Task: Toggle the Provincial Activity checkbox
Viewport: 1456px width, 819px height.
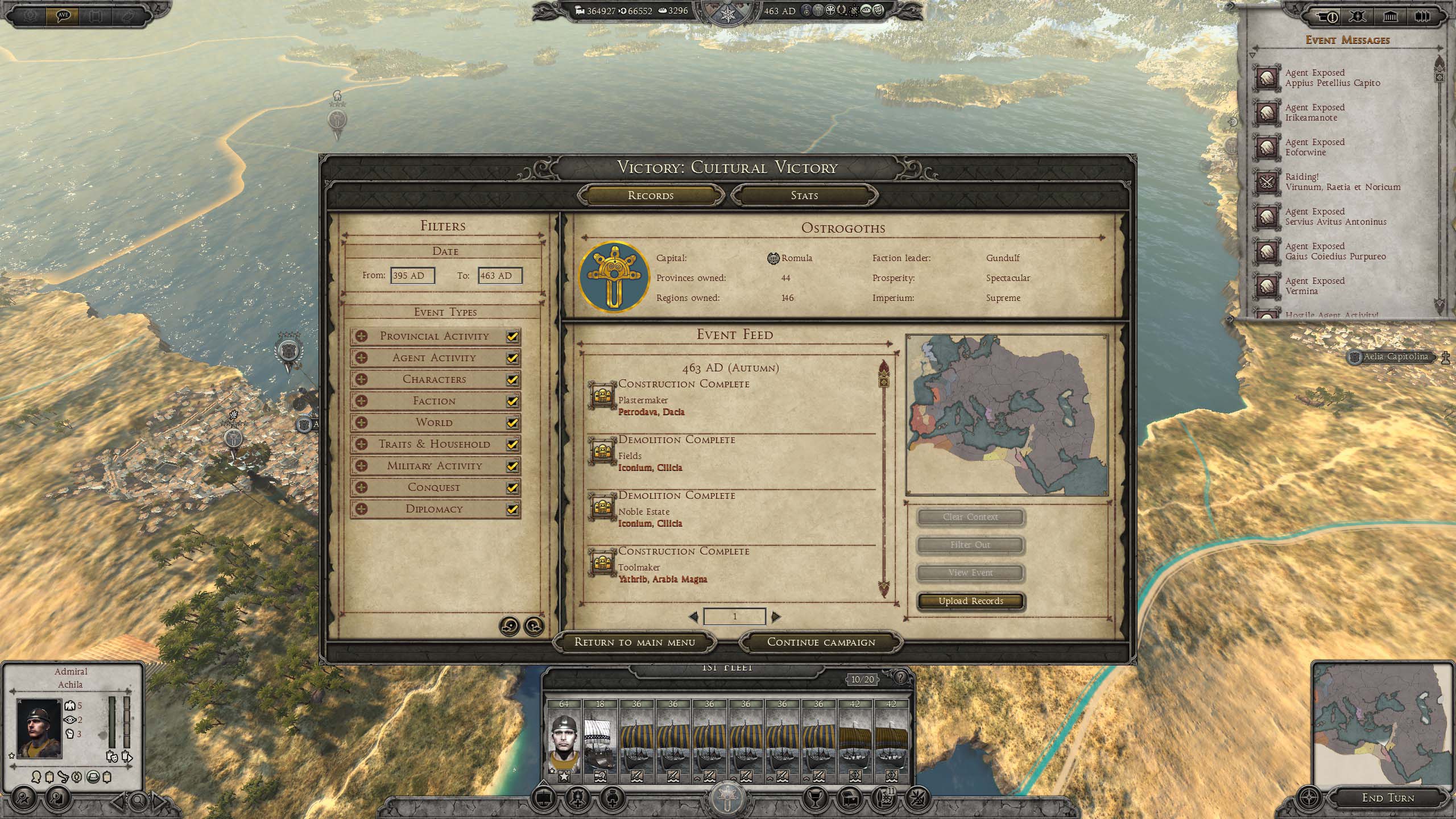Action: (x=512, y=336)
